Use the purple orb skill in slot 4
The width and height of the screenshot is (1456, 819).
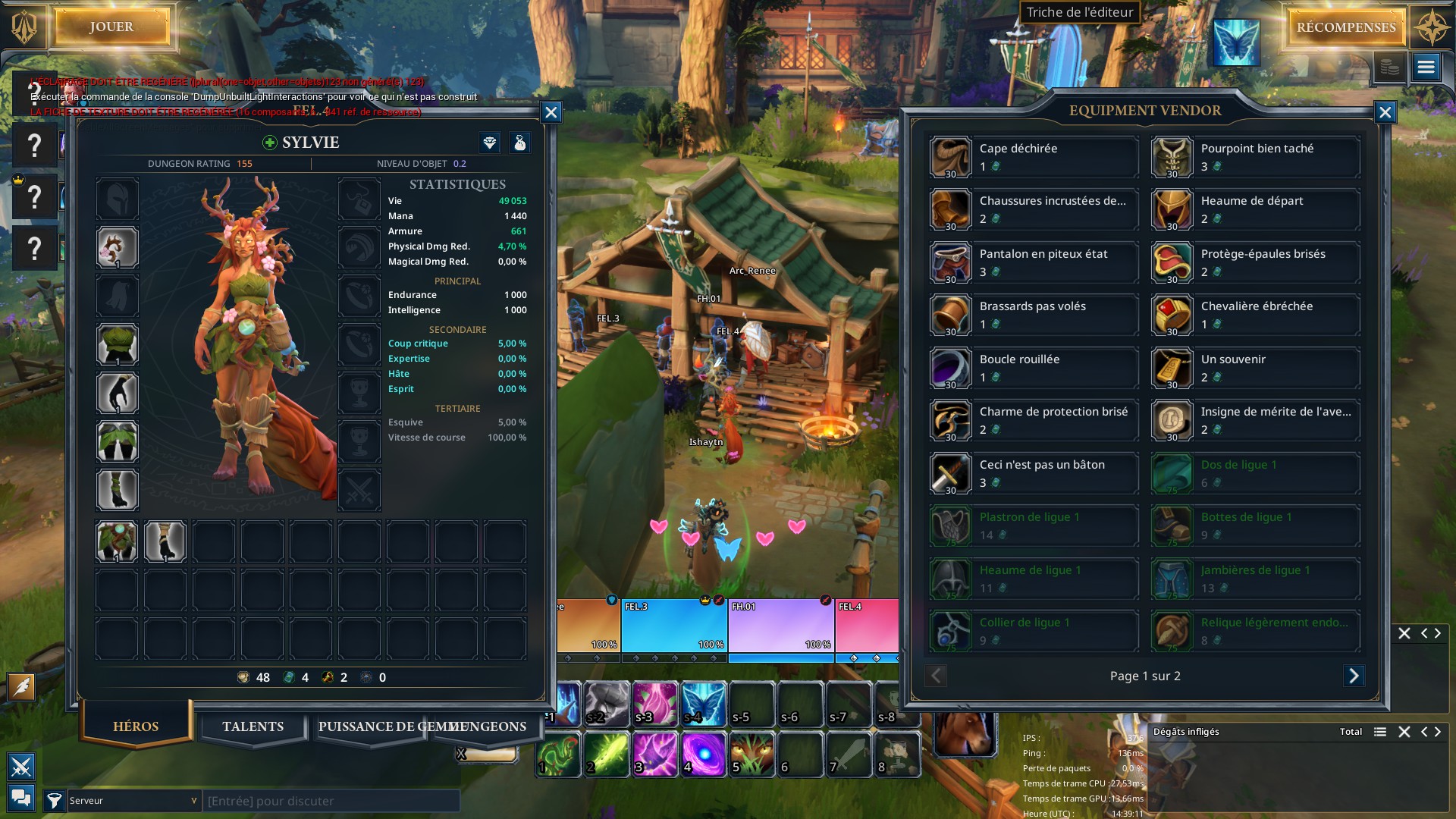point(703,755)
